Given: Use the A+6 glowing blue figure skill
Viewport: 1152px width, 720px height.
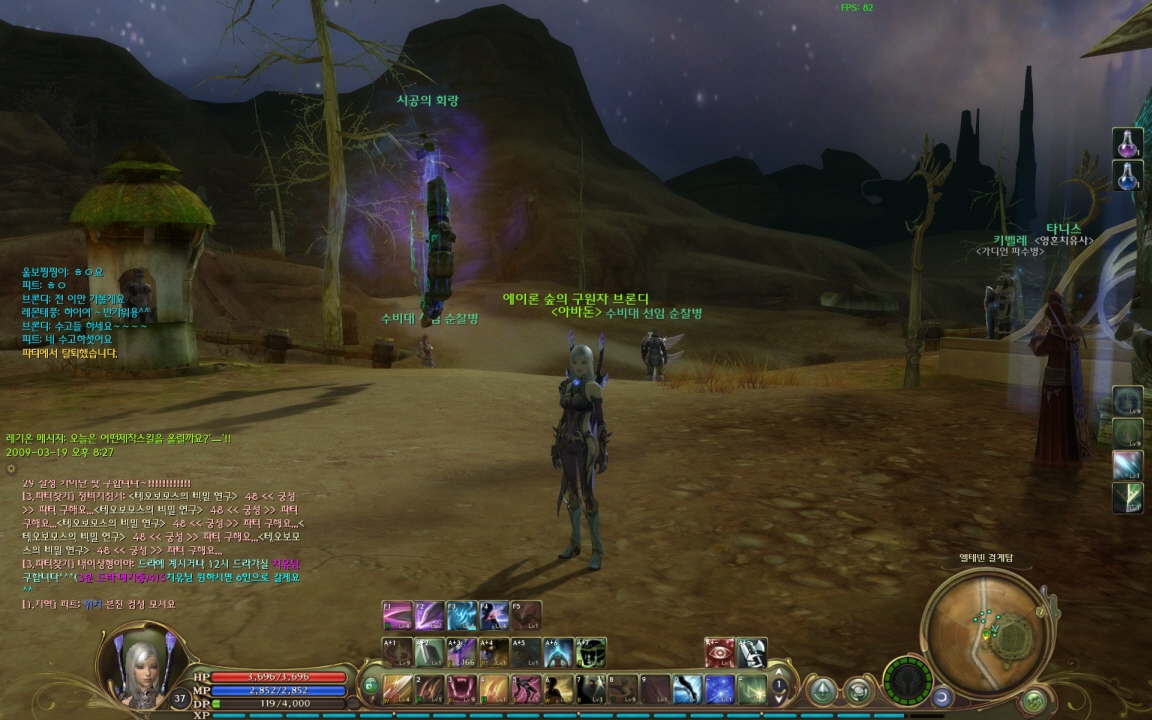Looking at the screenshot, I should click(x=558, y=652).
